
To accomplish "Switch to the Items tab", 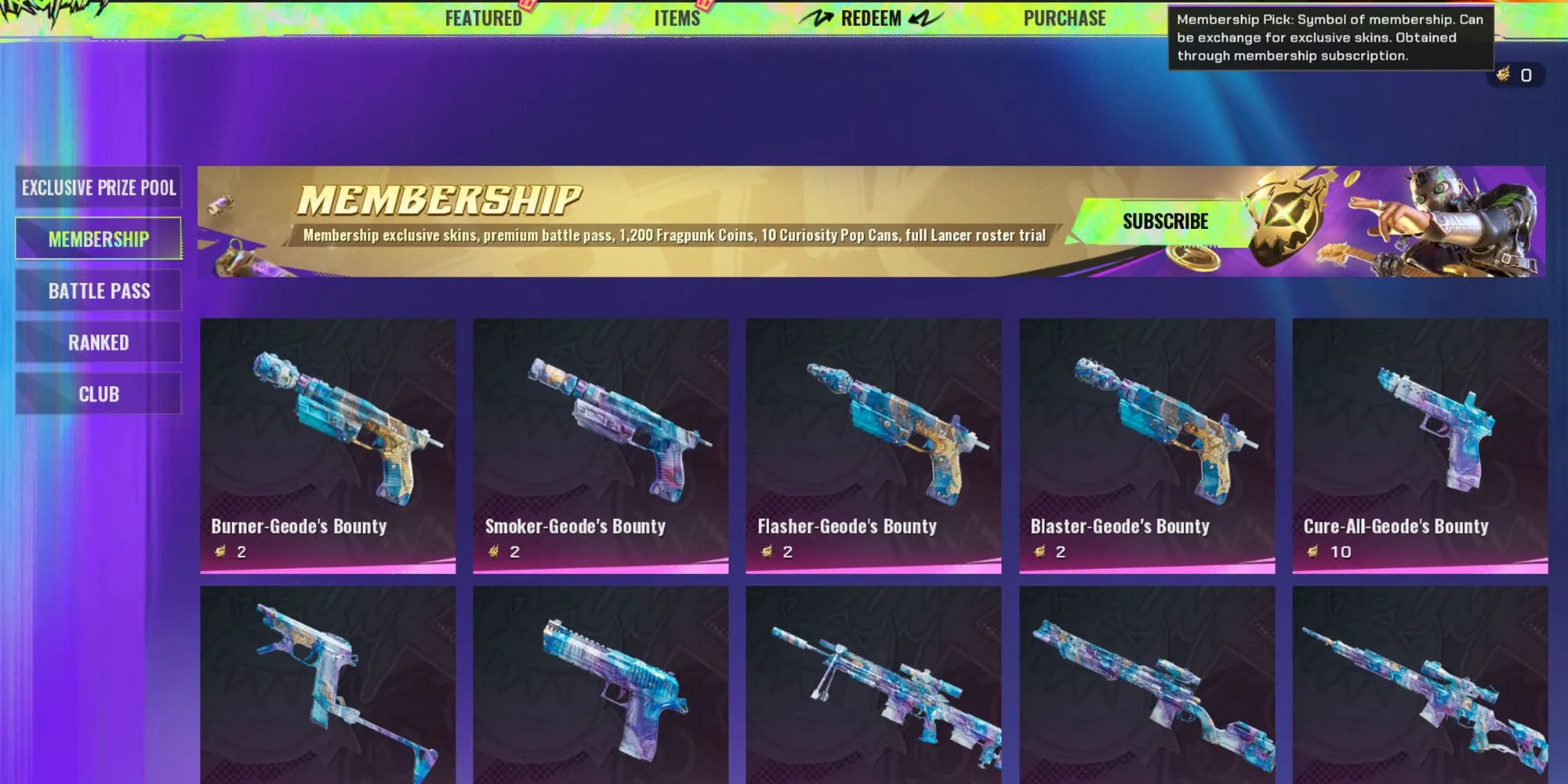I will (677, 18).
